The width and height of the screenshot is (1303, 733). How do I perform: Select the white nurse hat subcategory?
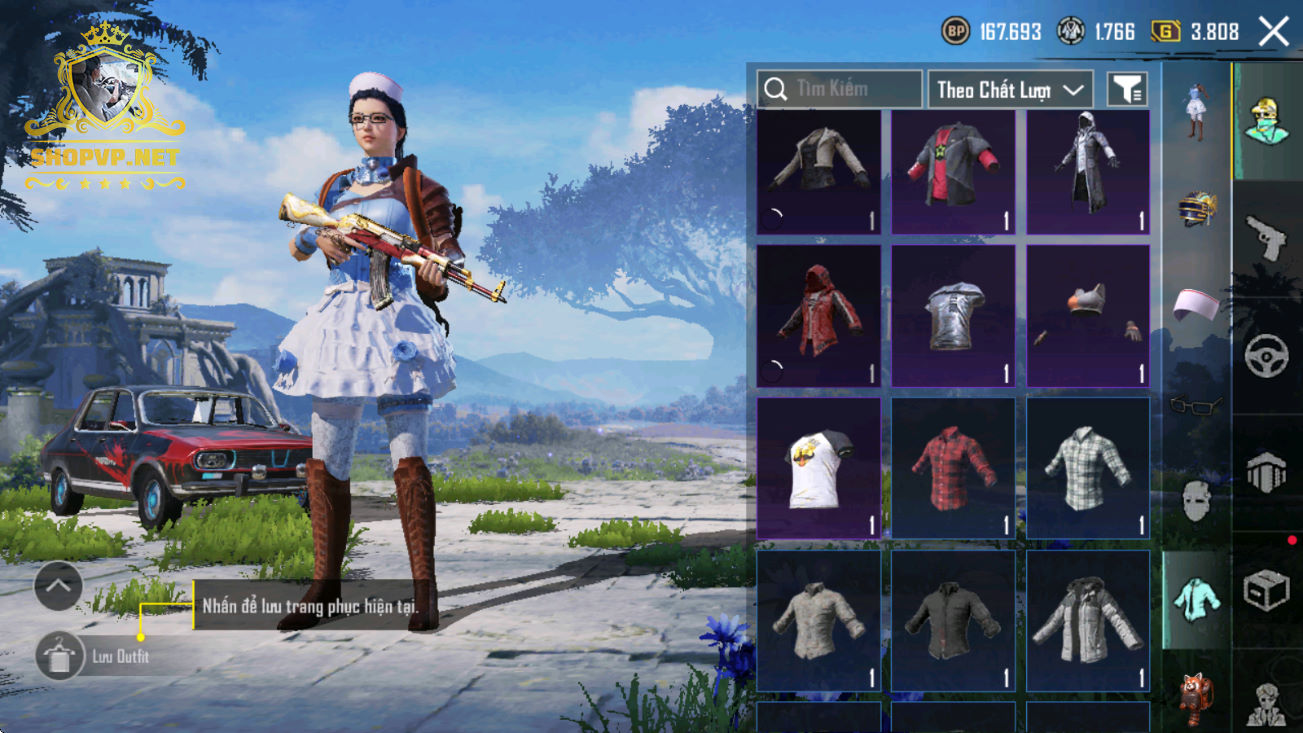[1196, 305]
